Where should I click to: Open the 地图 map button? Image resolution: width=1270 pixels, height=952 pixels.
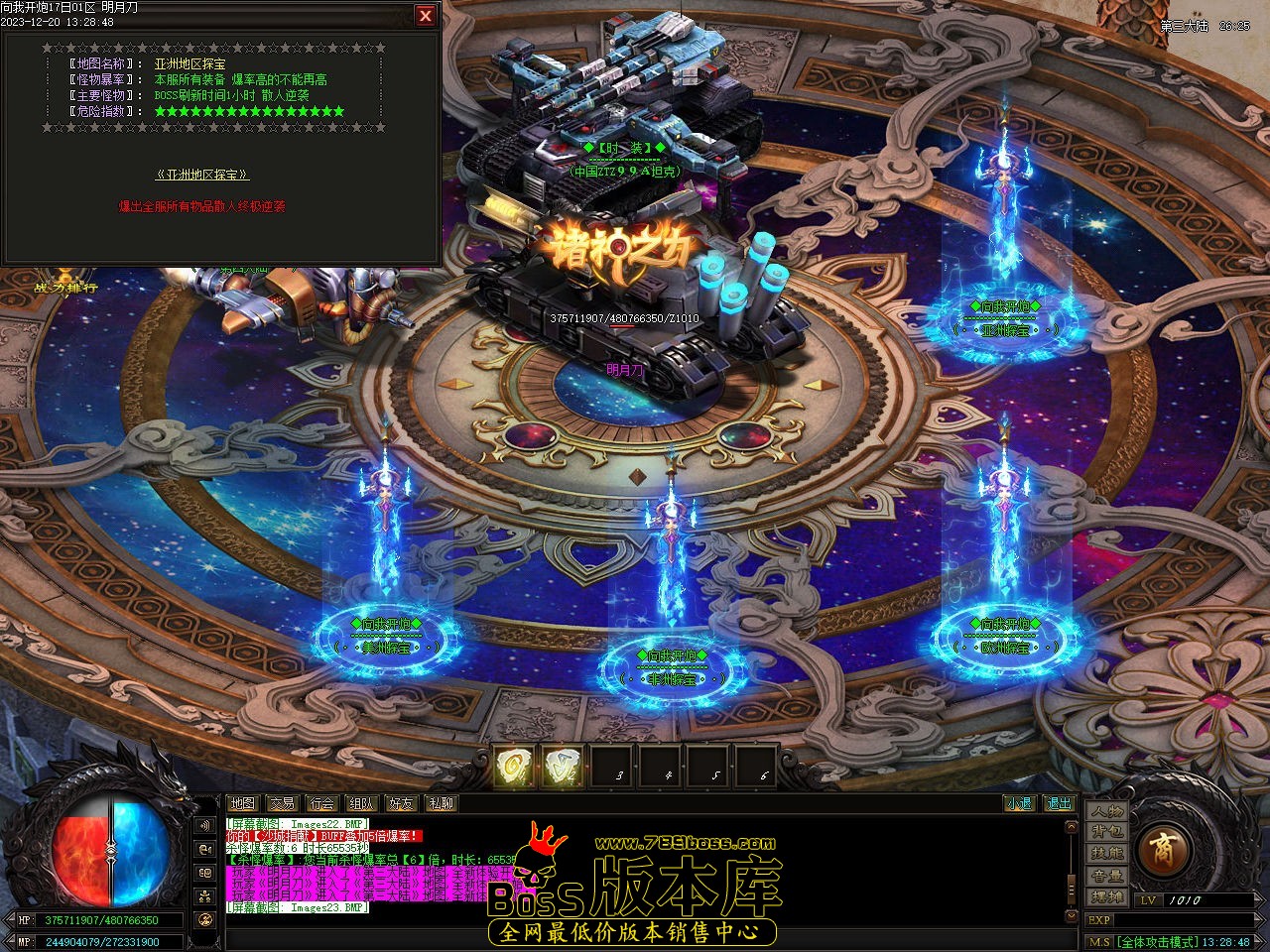[x=242, y=803]
